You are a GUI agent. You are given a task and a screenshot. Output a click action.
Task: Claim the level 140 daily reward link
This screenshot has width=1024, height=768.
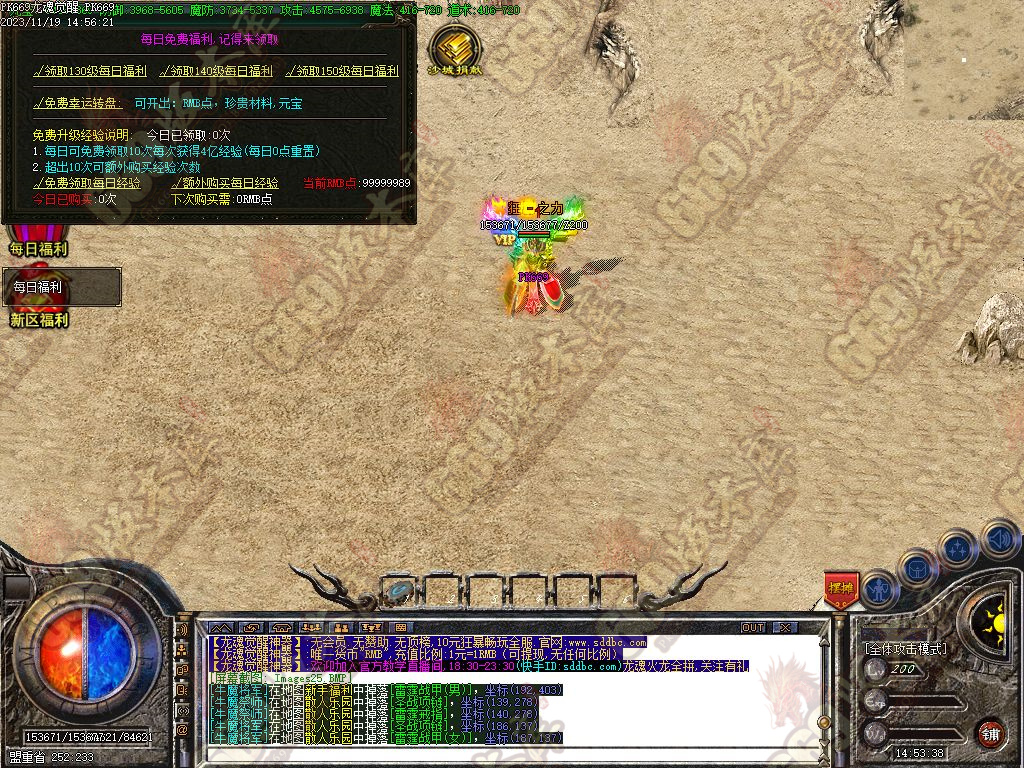pyautogui.click(x=216, y=71)
